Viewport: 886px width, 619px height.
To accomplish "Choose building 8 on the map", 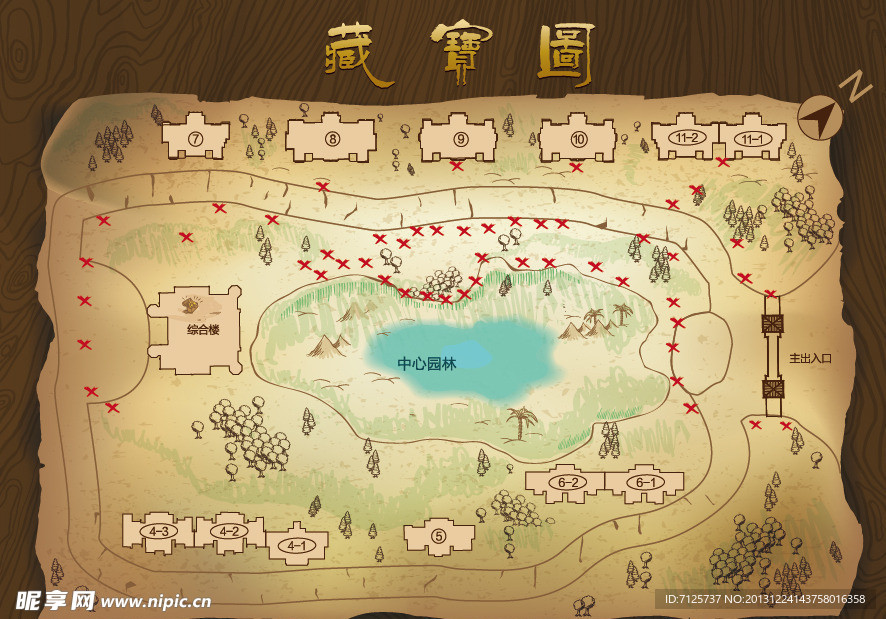I will click(x=332, y=140).
